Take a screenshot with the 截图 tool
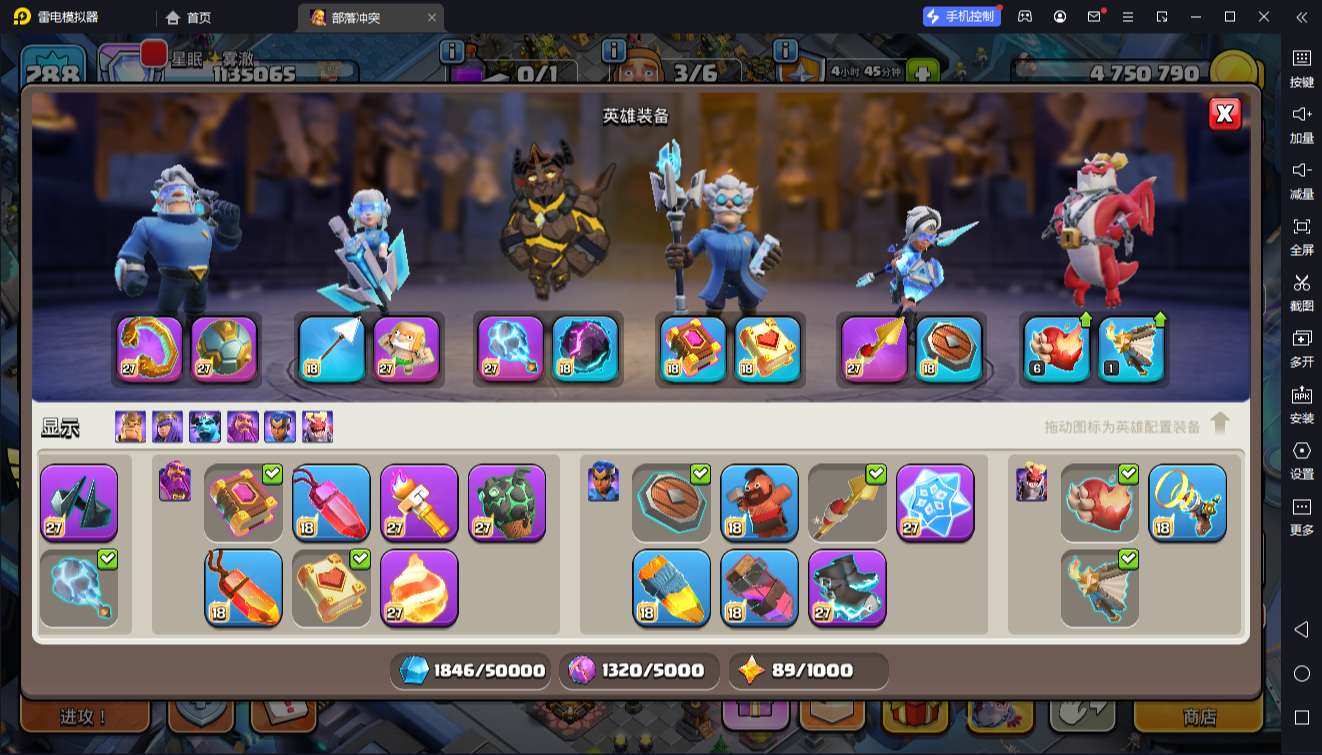1322x755 pixels. coord(1301,292)
